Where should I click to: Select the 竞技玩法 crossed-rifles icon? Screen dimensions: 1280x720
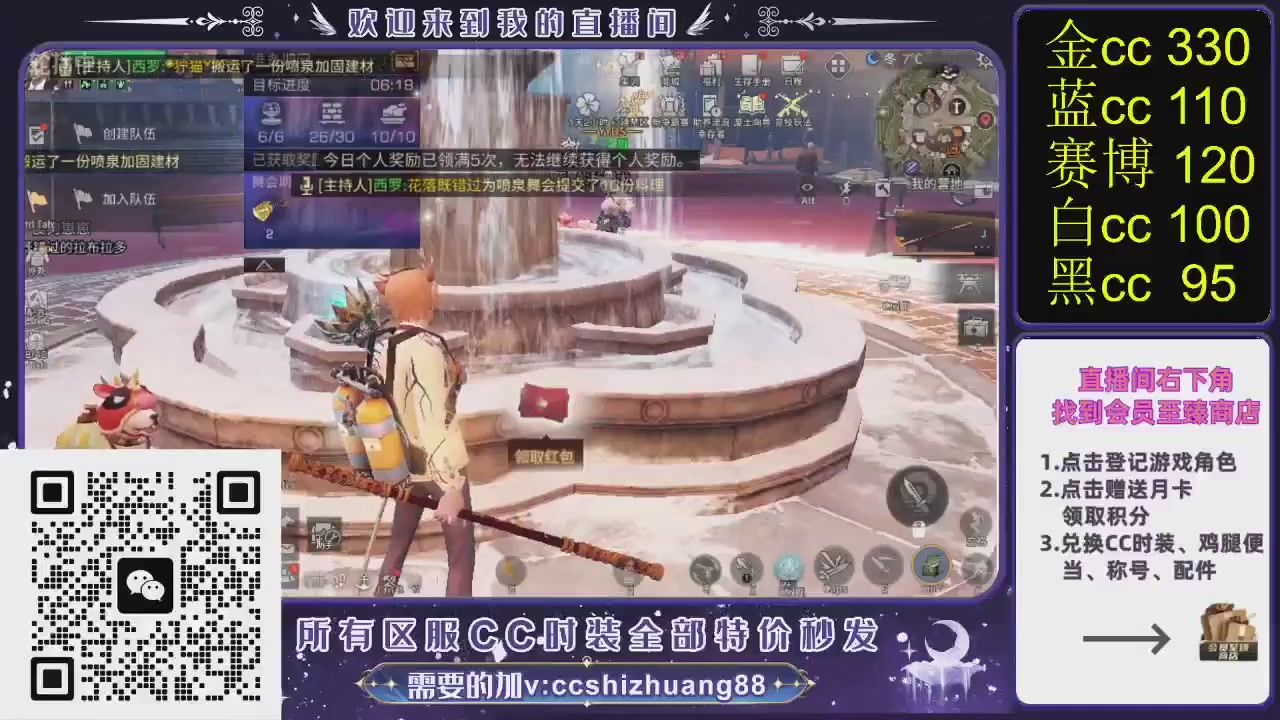coord(790,103)
